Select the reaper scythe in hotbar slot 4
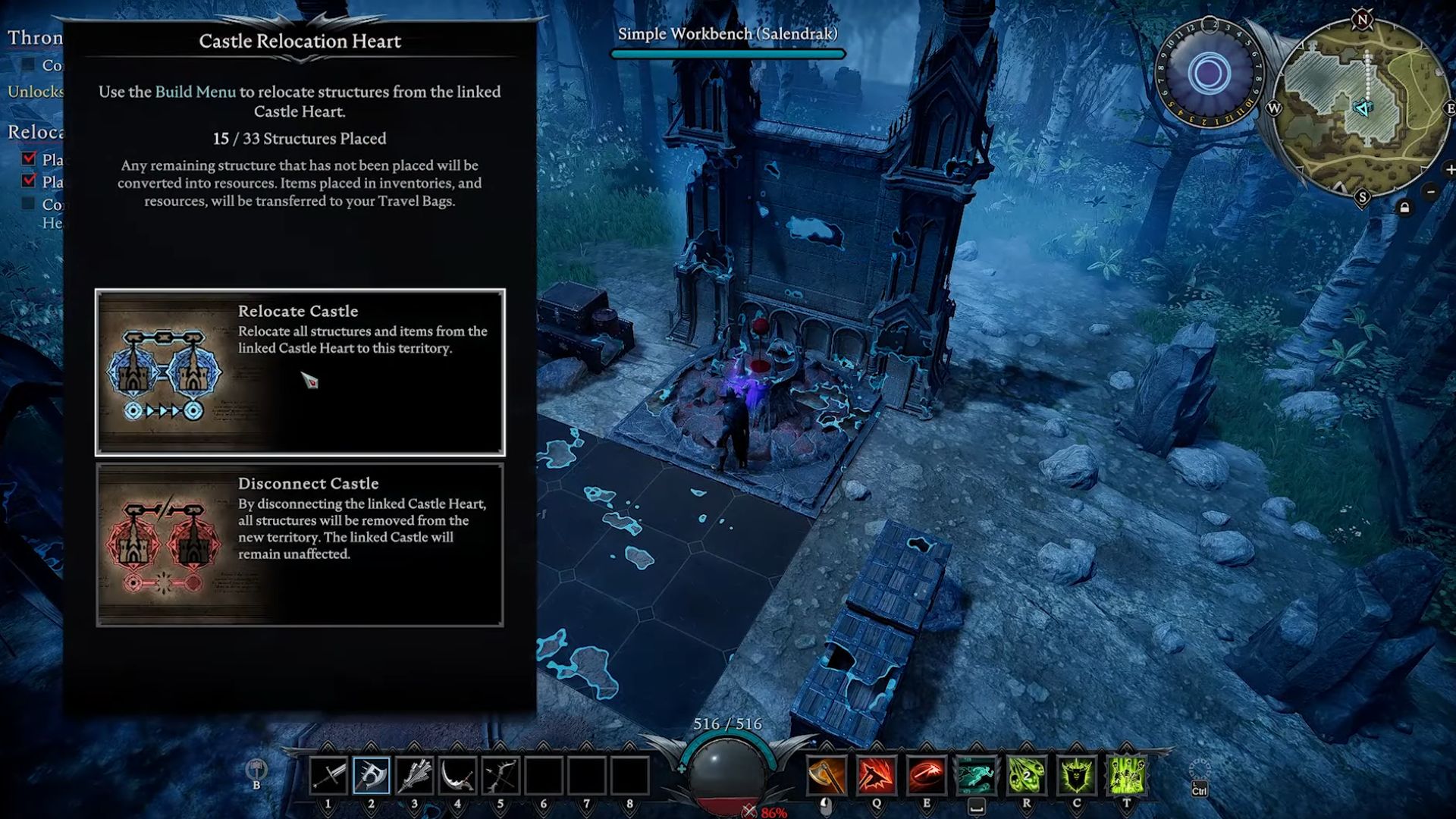This screenshot has width=1456, height=819. pyautogui.click(x=457, y=776)
